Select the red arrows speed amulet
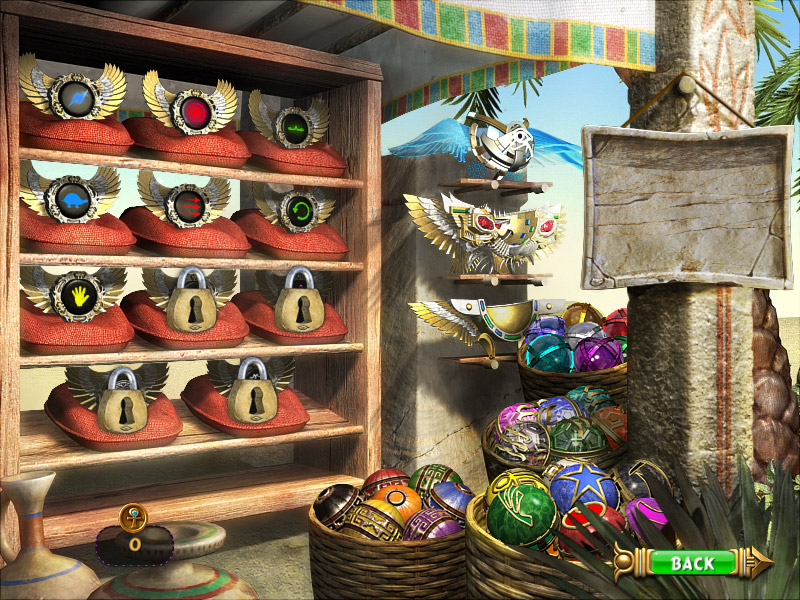800x600 pixels. tap(183, 200)
